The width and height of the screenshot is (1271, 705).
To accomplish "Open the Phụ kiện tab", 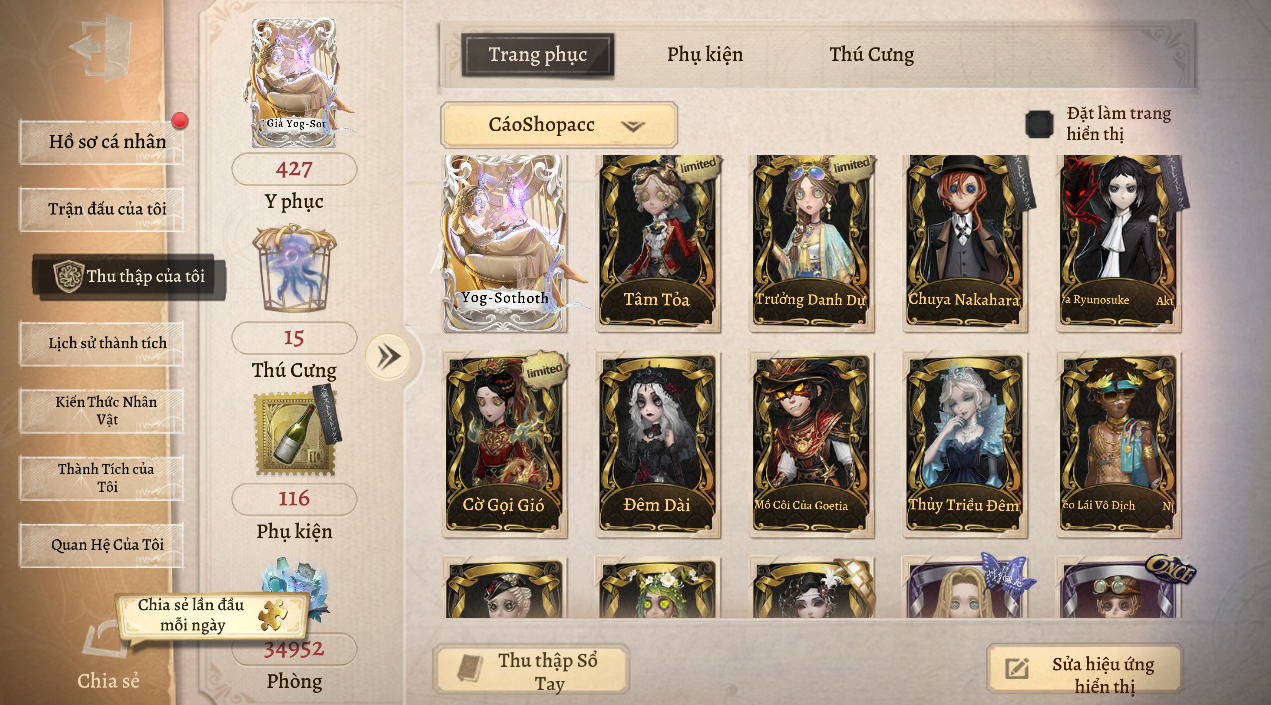I will pos(705,55).
